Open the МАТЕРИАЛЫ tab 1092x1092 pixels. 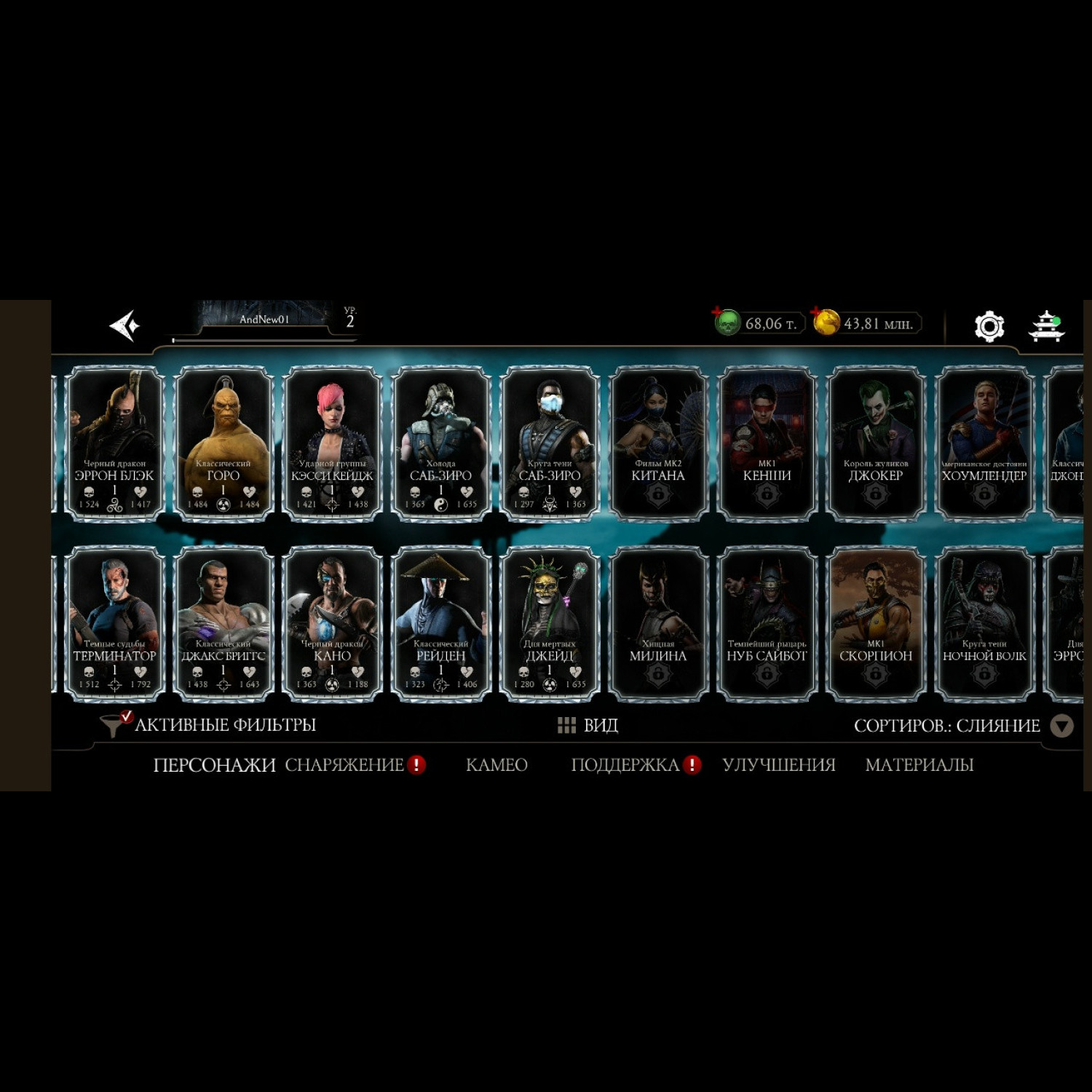click(x=919, y=765)
